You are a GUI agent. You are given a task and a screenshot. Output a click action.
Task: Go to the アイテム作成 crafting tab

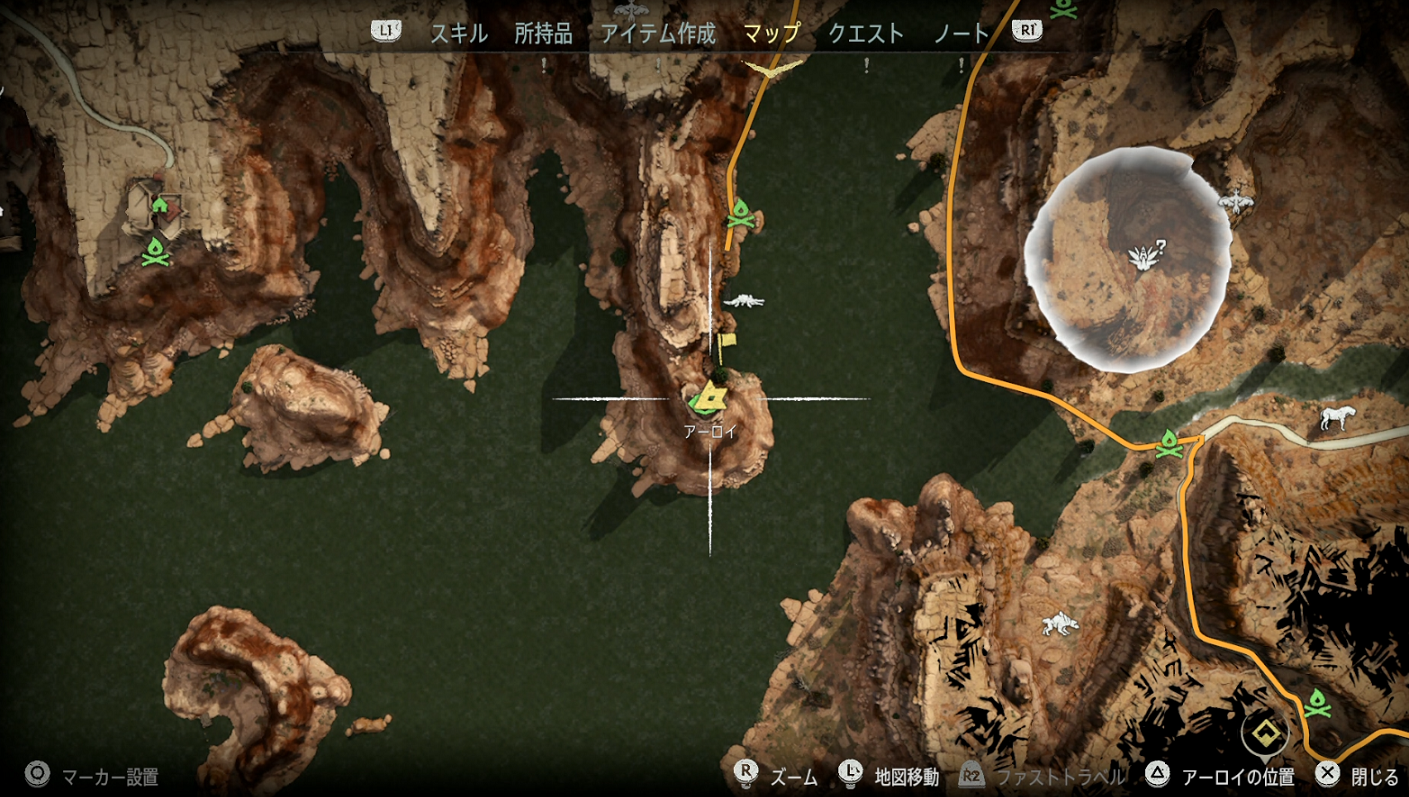658,34
